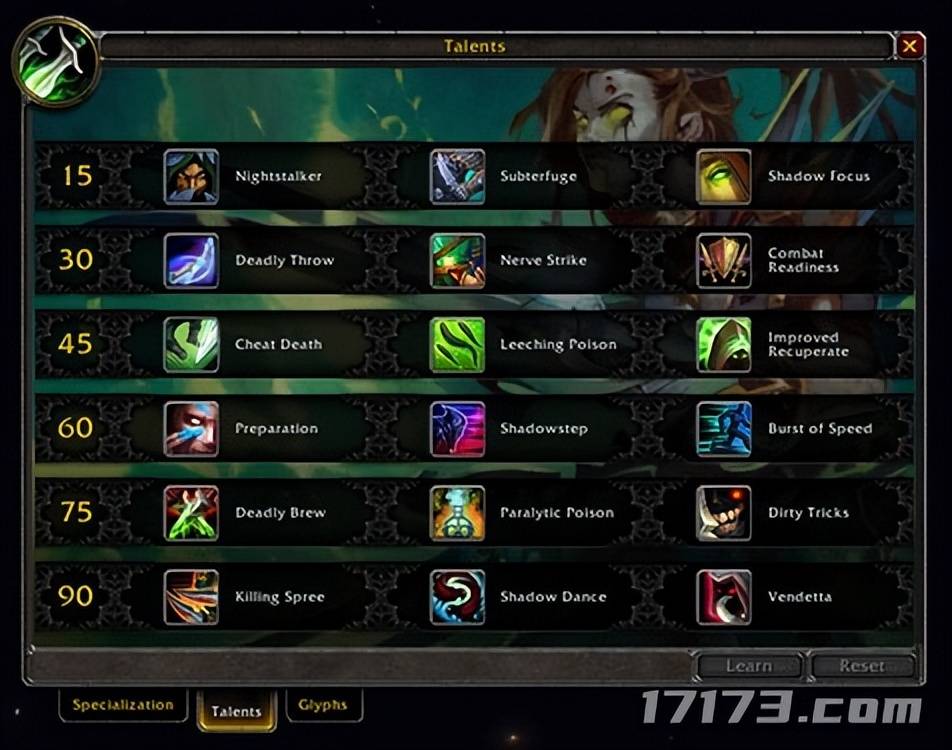Click the Learn button
This screenshot has height=750, width=952.
749,666
